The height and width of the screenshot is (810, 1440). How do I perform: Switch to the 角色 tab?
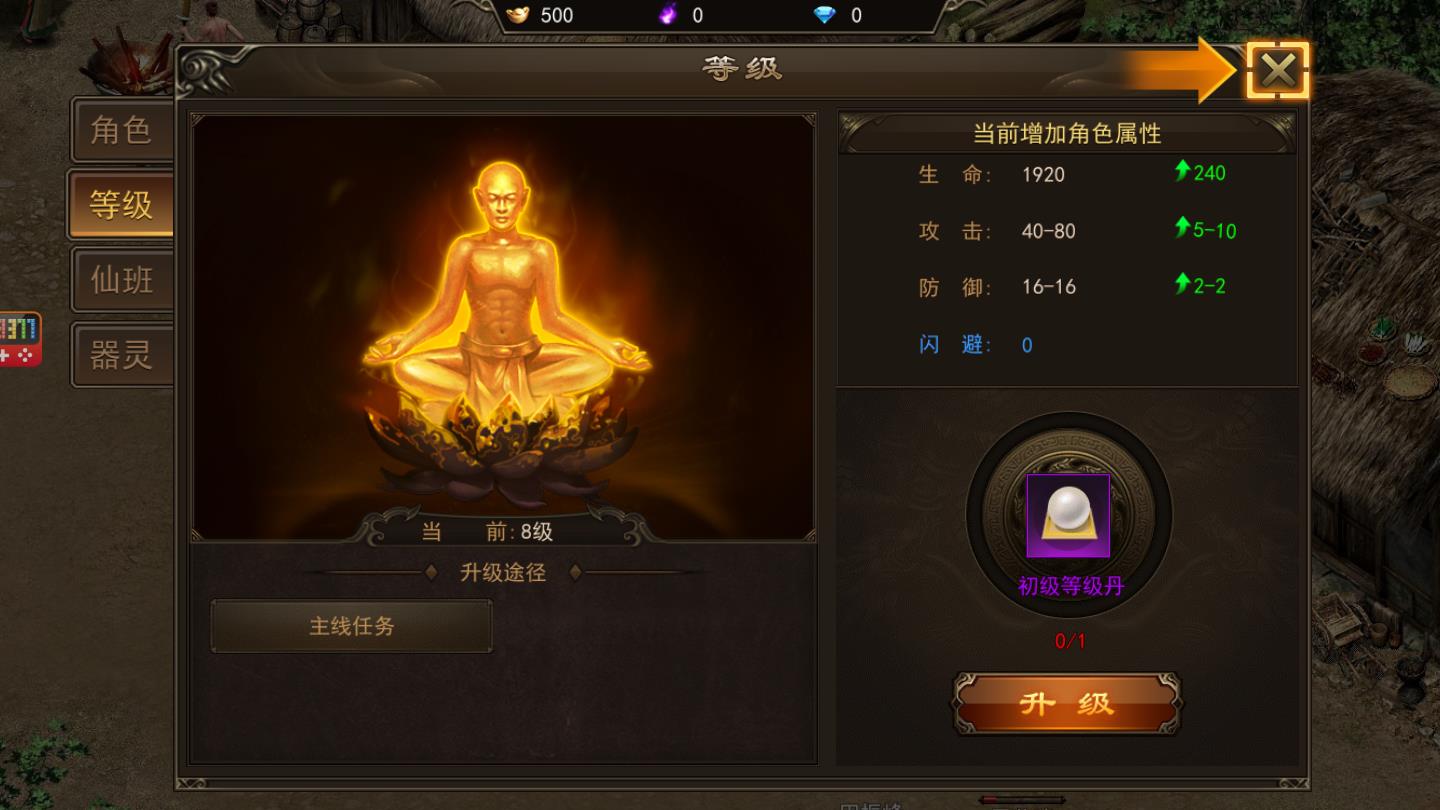[122, 130]
